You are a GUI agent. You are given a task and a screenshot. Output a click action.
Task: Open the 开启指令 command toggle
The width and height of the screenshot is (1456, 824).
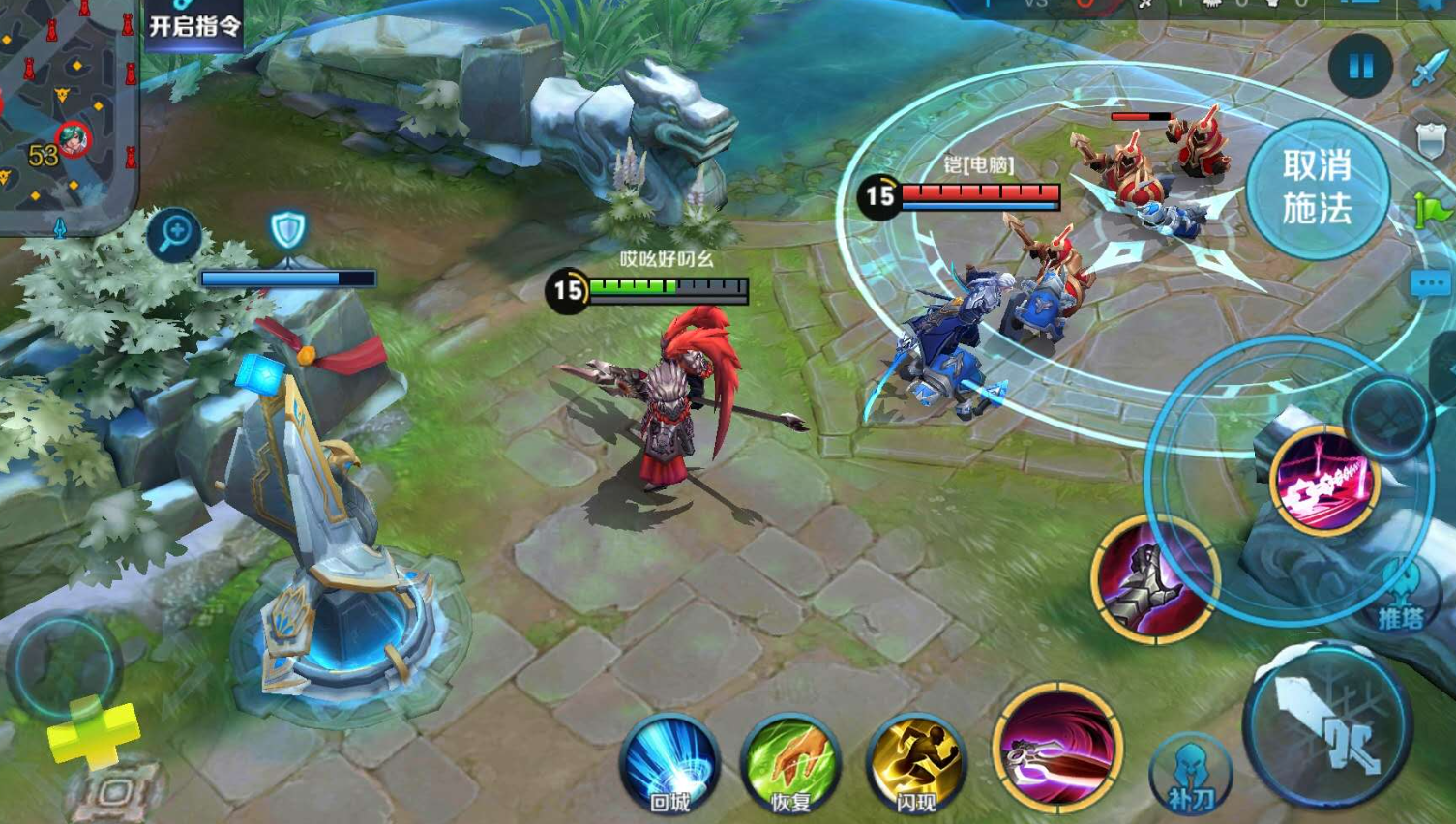(x=194, y=23)
